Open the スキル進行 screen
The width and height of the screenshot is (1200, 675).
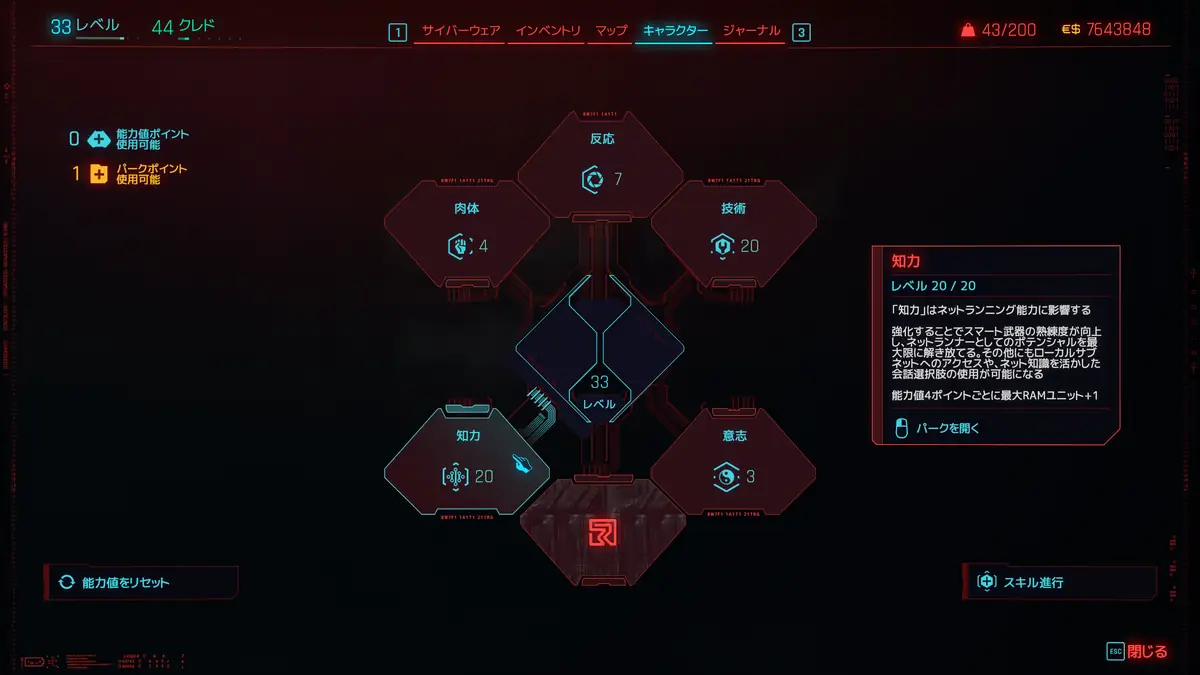coord(1058,582)
